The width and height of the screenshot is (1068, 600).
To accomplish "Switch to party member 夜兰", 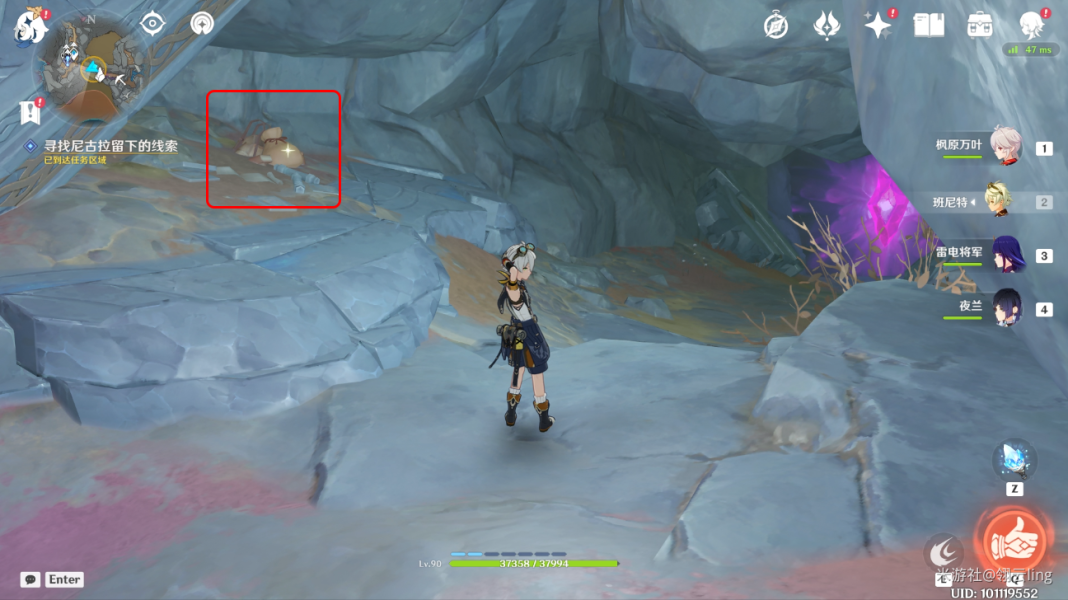I will tap(1005, 308).
